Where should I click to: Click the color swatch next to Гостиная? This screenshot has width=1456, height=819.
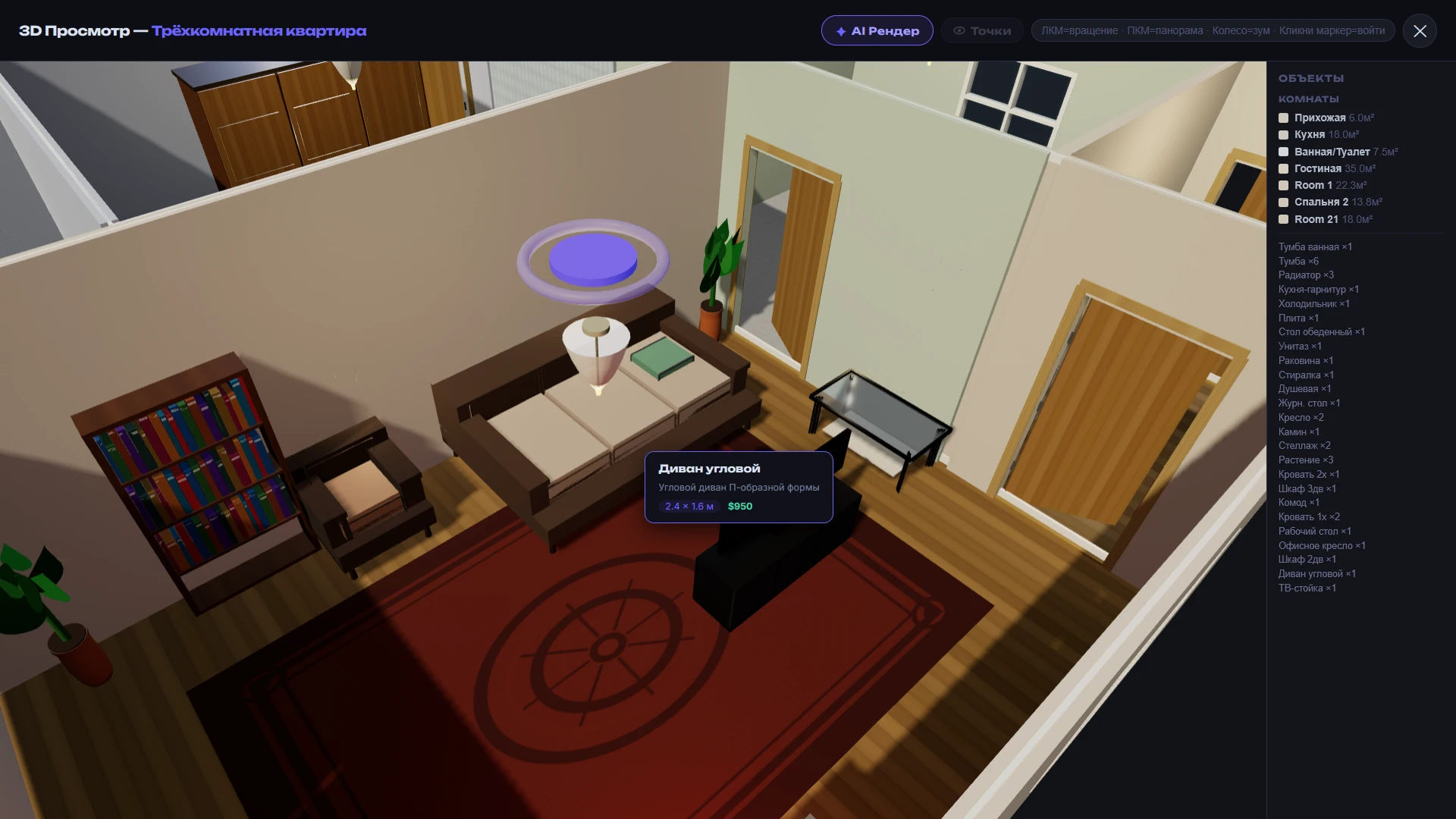pos(1283,168)
